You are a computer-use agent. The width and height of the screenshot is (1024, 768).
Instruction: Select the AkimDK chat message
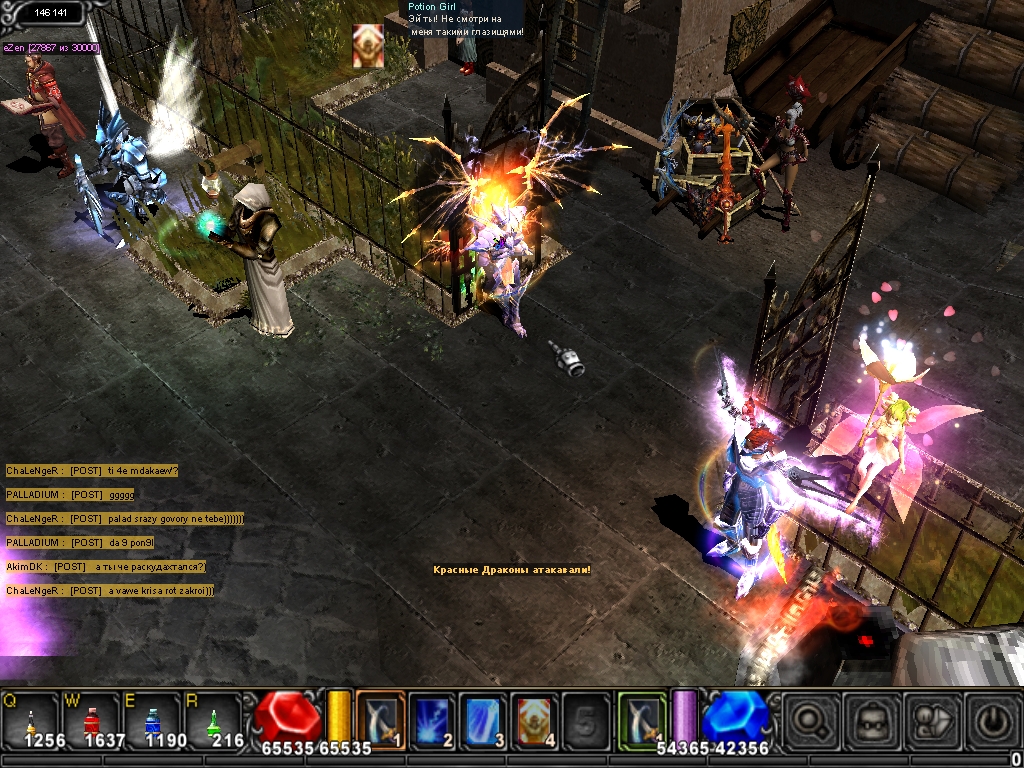pyautogui.click(x=105, y=567)
